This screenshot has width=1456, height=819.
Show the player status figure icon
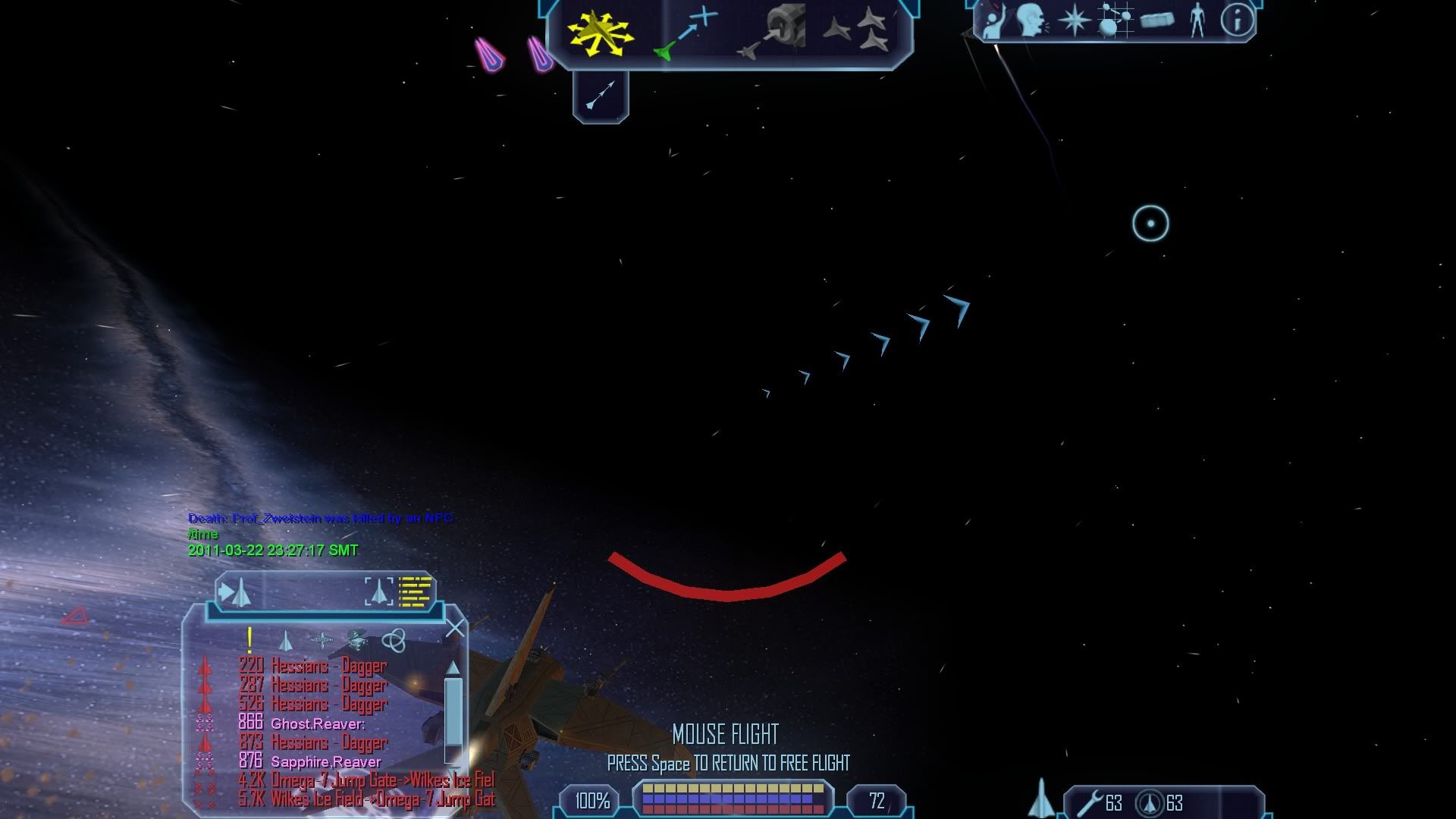(x=1197, y=20)
